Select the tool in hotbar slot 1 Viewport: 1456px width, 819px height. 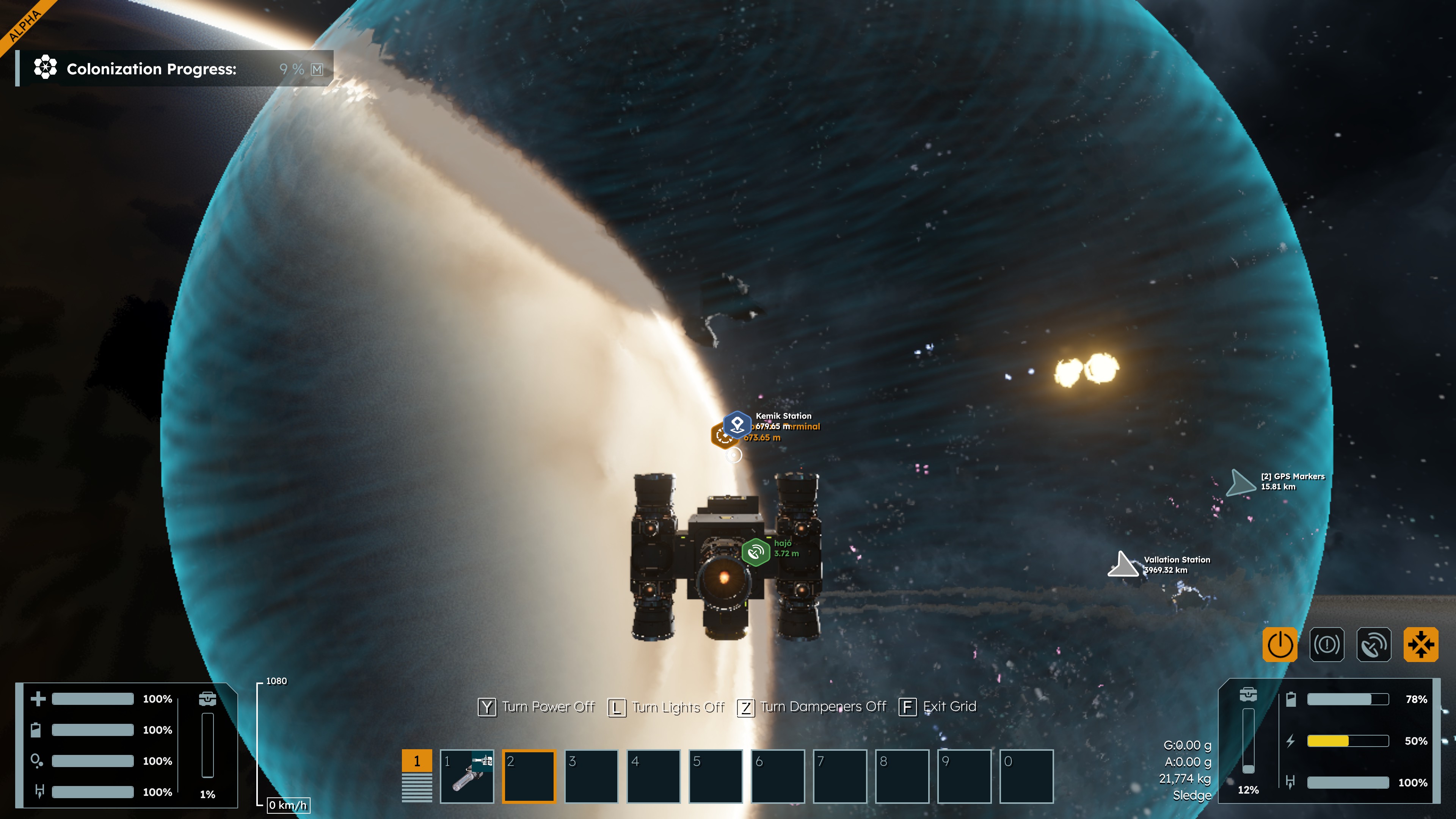pos(467,775)
